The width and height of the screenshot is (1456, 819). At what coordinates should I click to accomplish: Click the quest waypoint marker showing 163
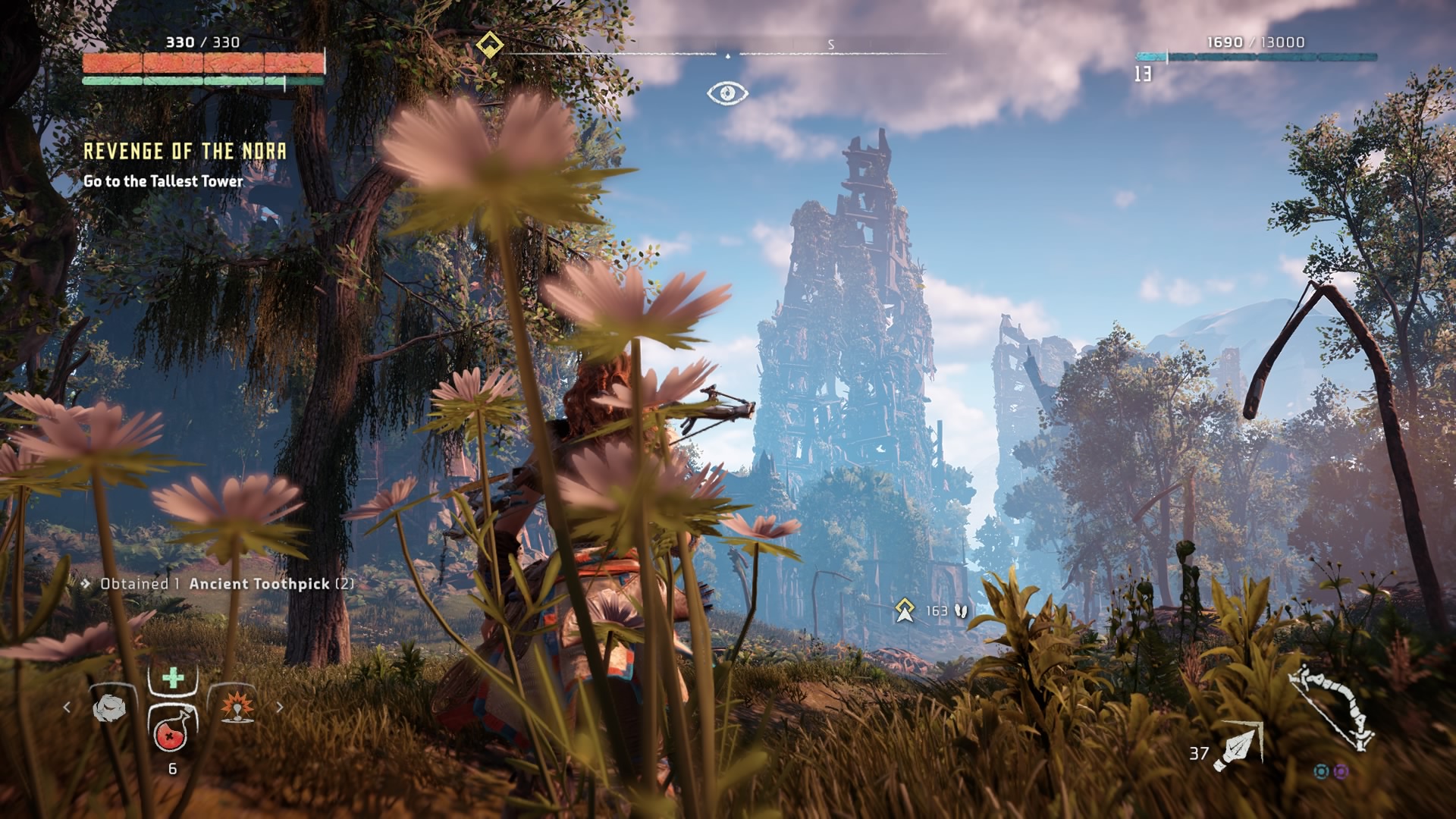click(x=904, y=610)
